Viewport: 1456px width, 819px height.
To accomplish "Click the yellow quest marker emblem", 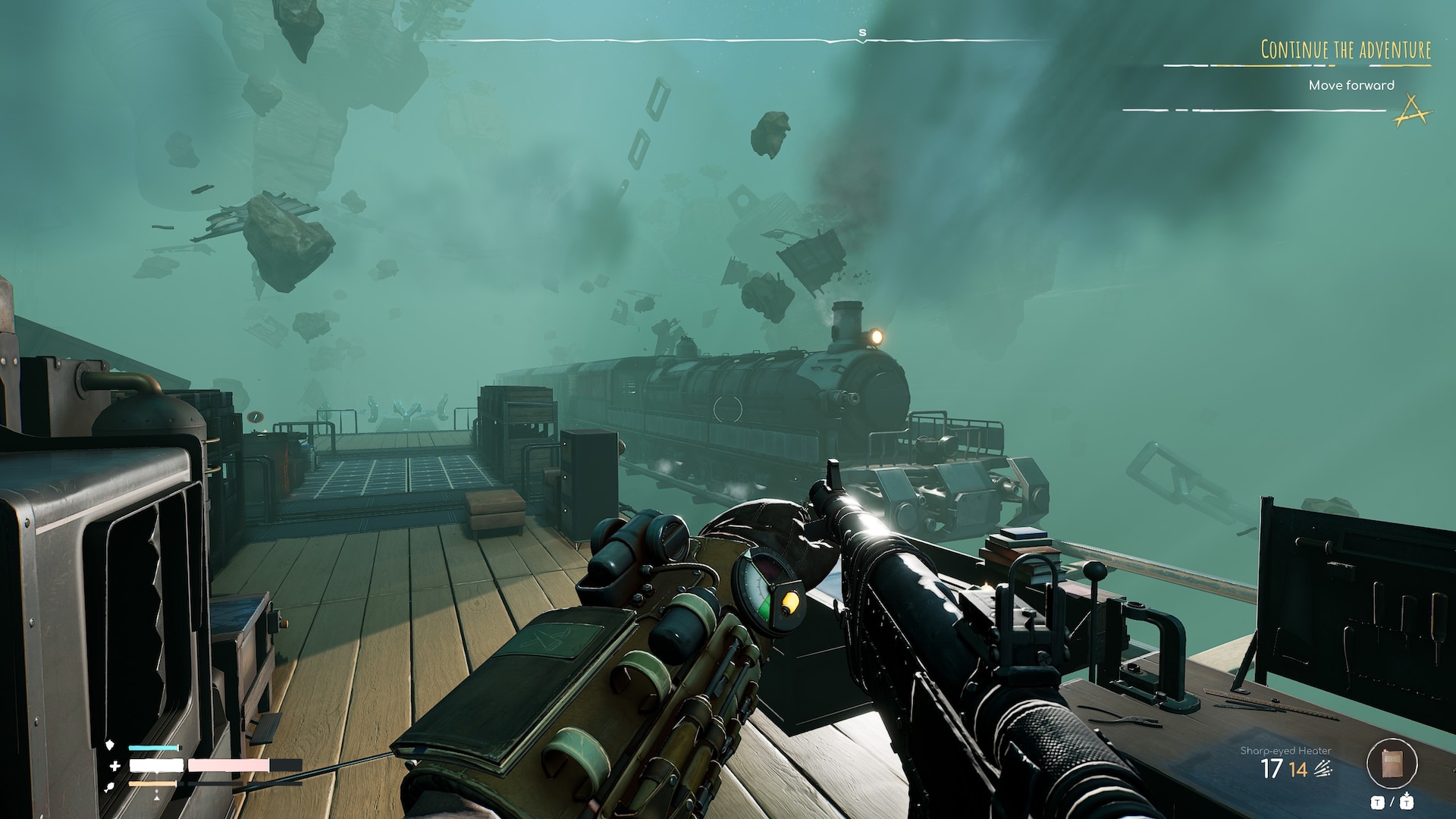I will click(x=1413, y=111).
